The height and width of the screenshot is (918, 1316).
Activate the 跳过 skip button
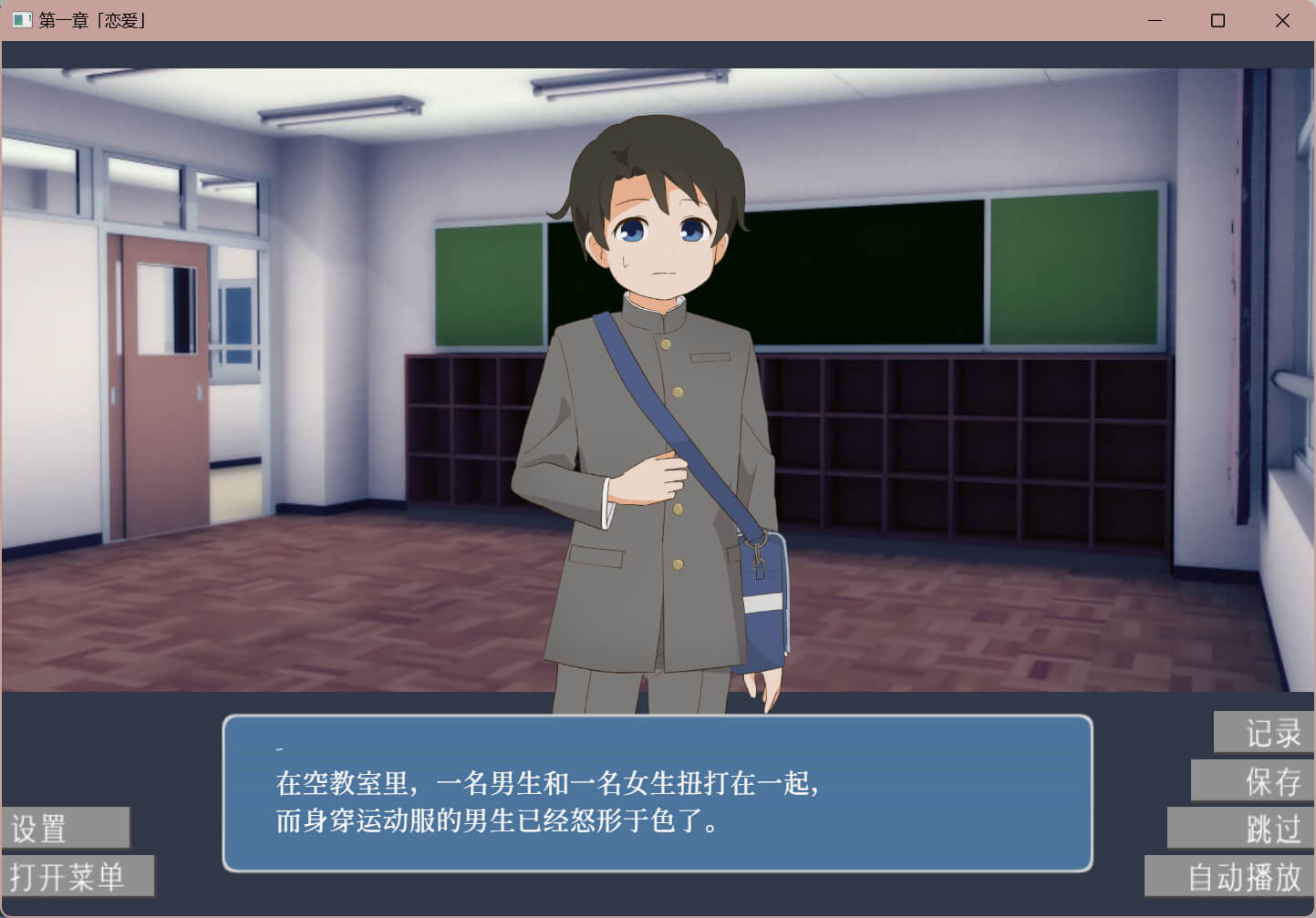[x=1241, y=829]
